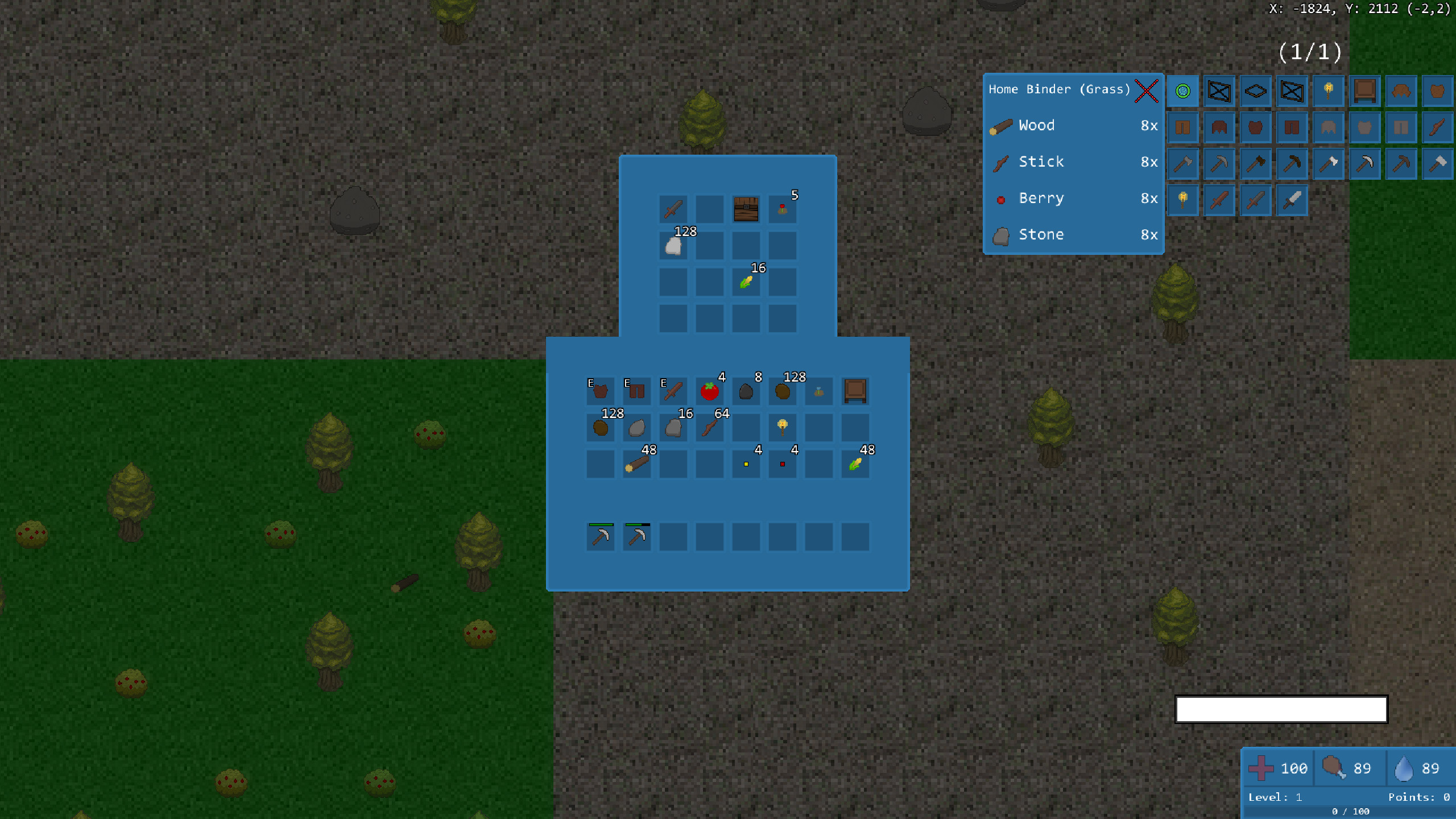The width and height of the screenshot is (1456, 819).
Task: Unequip the wooden sword marked E
Action: click(x=673, y=391)
